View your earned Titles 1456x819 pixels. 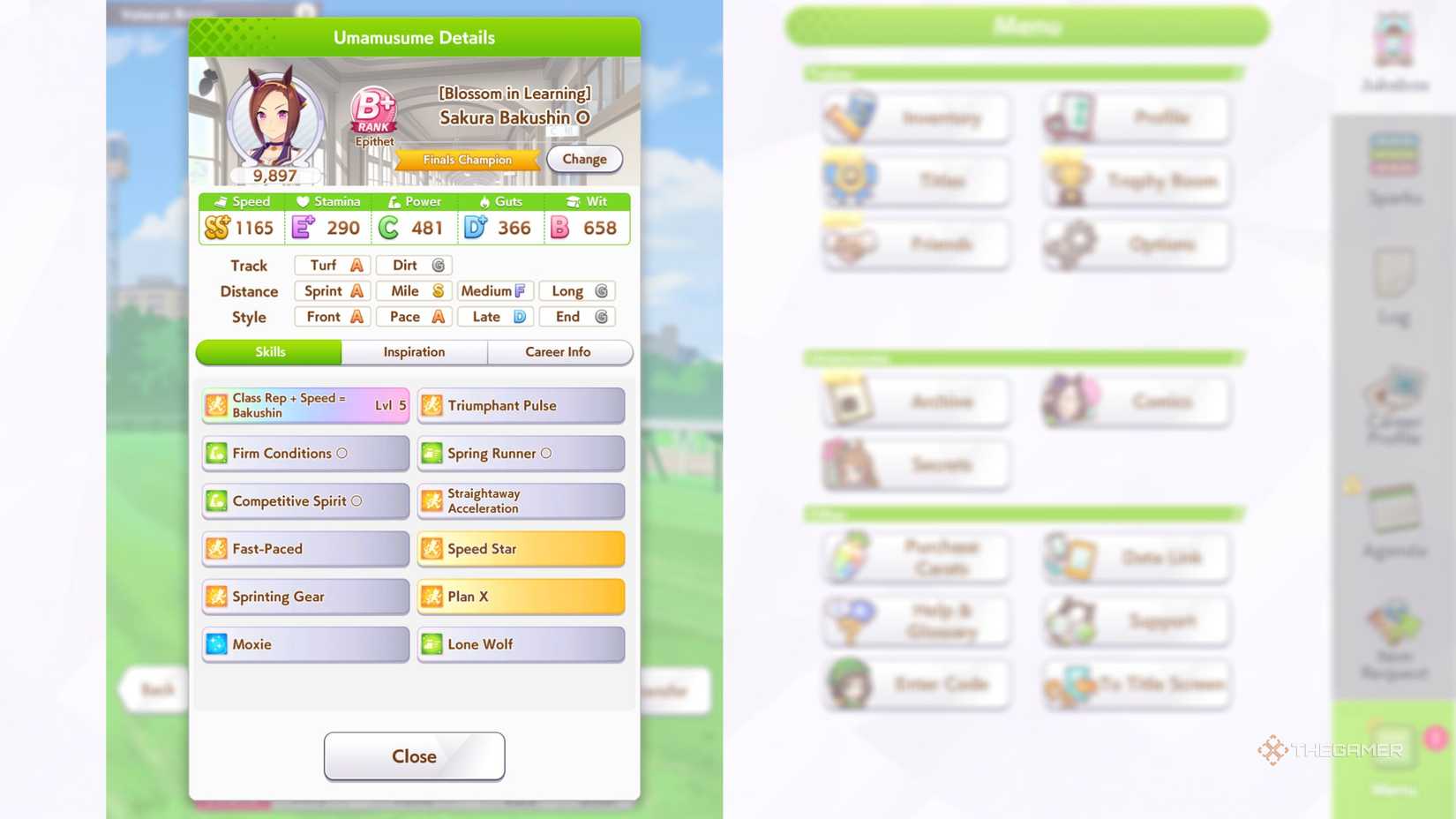[x=915, y=180]
